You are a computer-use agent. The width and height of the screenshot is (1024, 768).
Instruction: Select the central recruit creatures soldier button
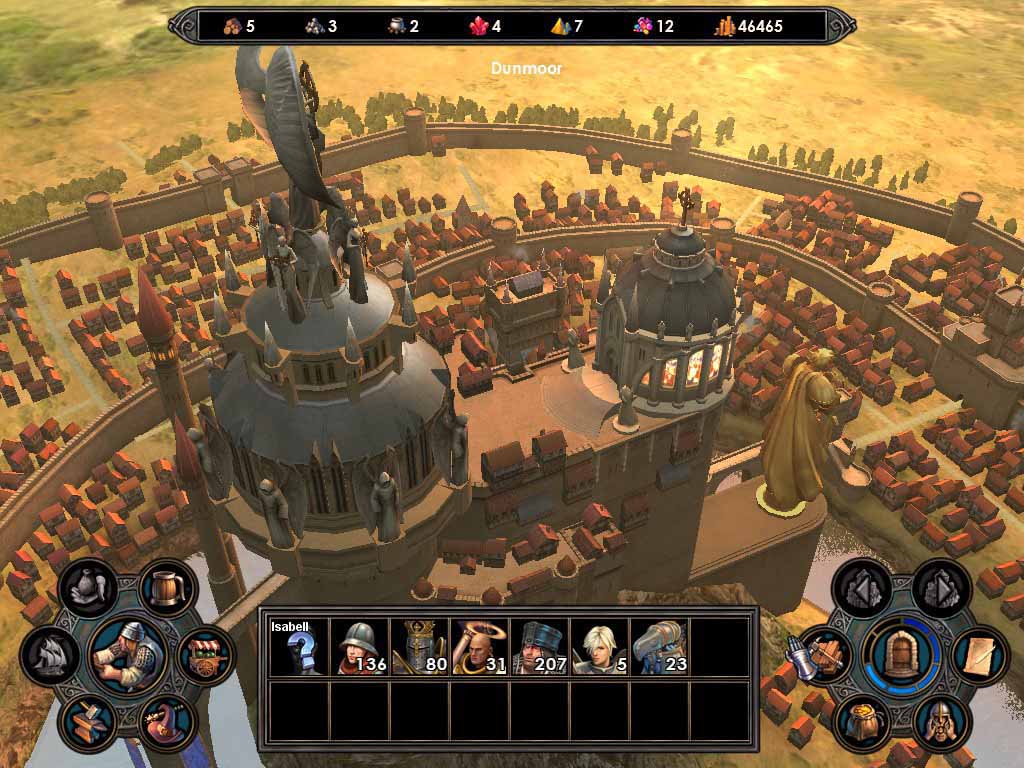pos(127,656)
